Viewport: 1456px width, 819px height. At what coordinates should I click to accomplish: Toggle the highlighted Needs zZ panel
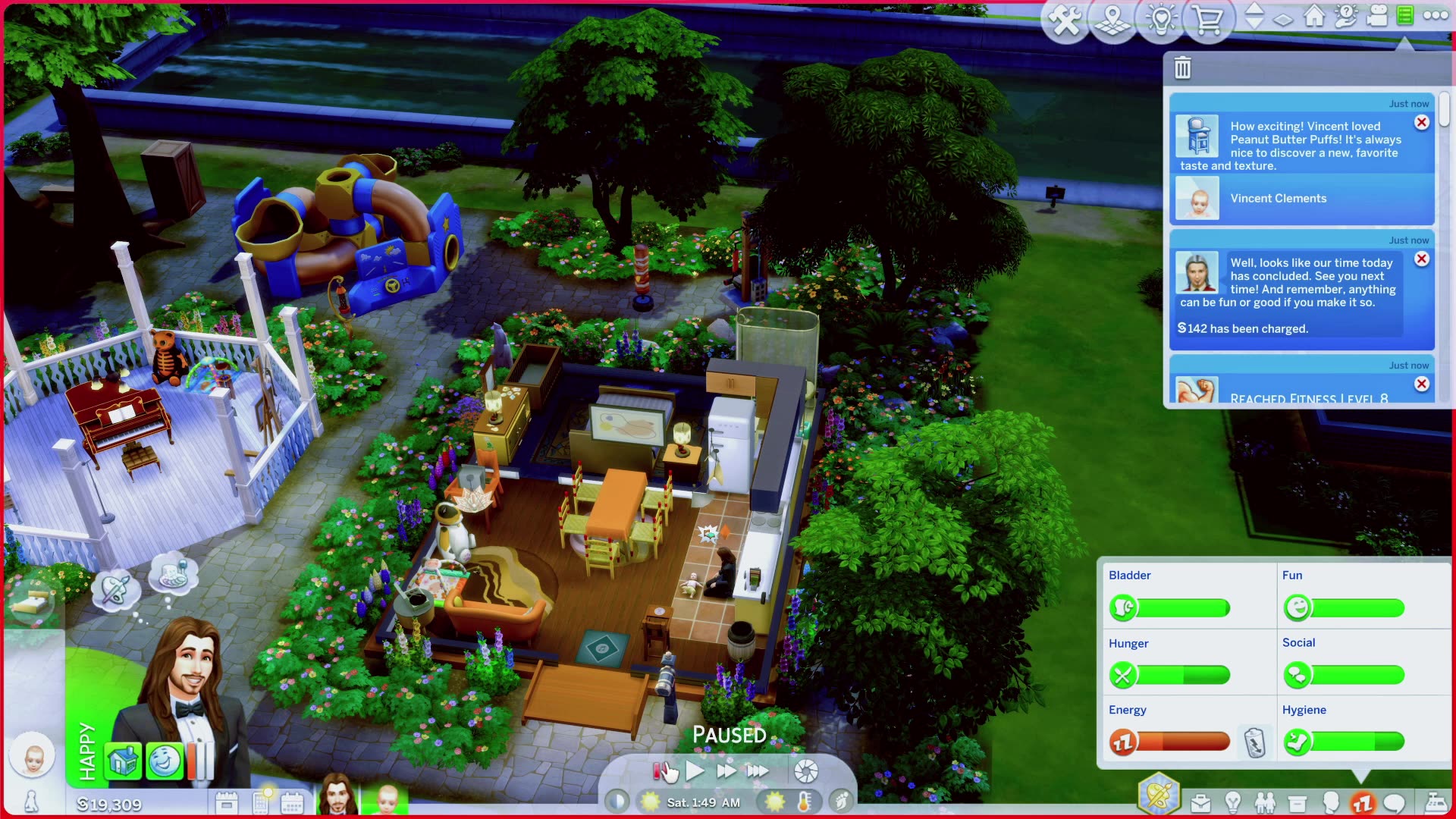coord(1362,802)
